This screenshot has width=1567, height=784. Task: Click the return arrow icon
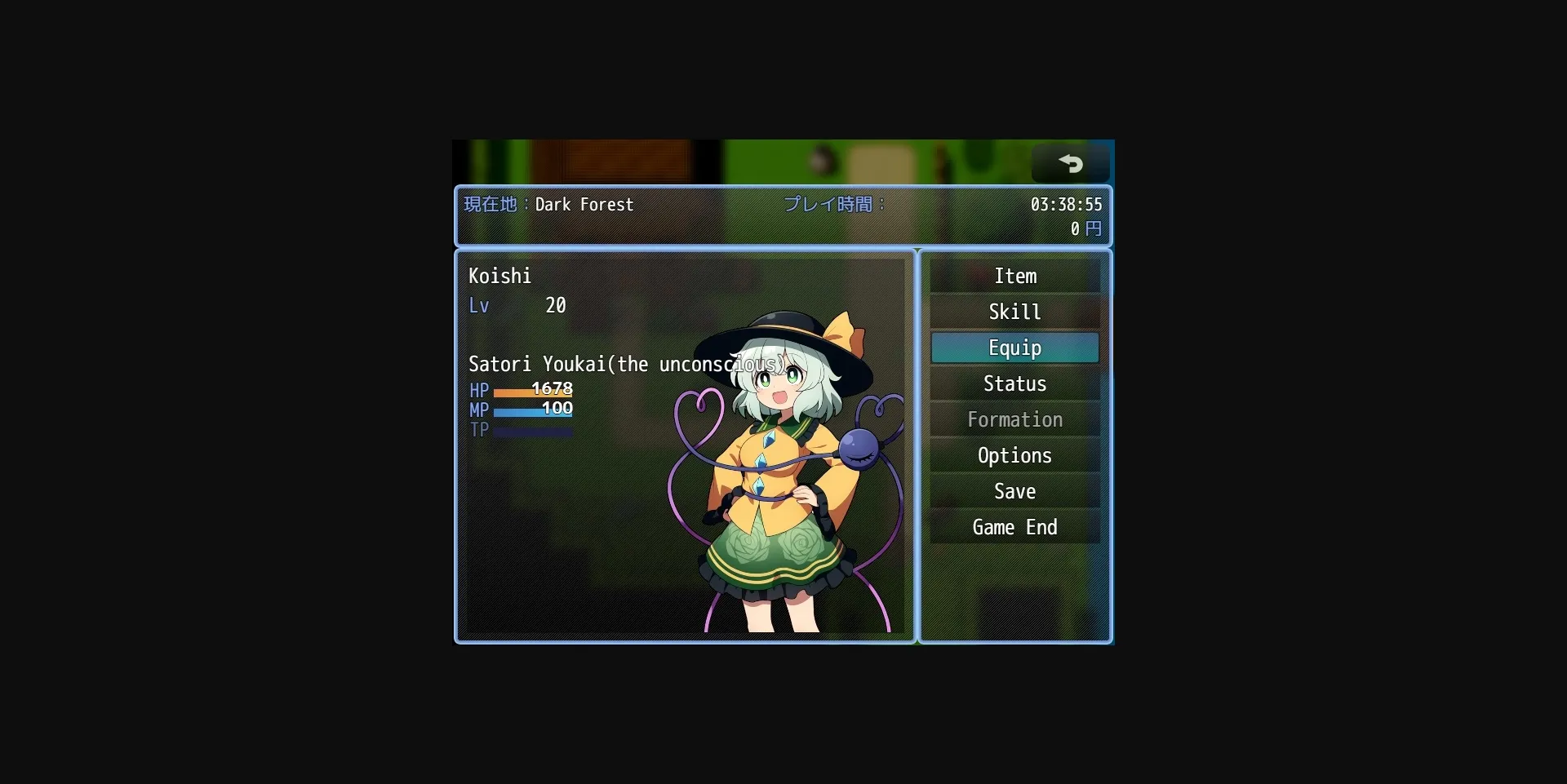[1070, 162]
